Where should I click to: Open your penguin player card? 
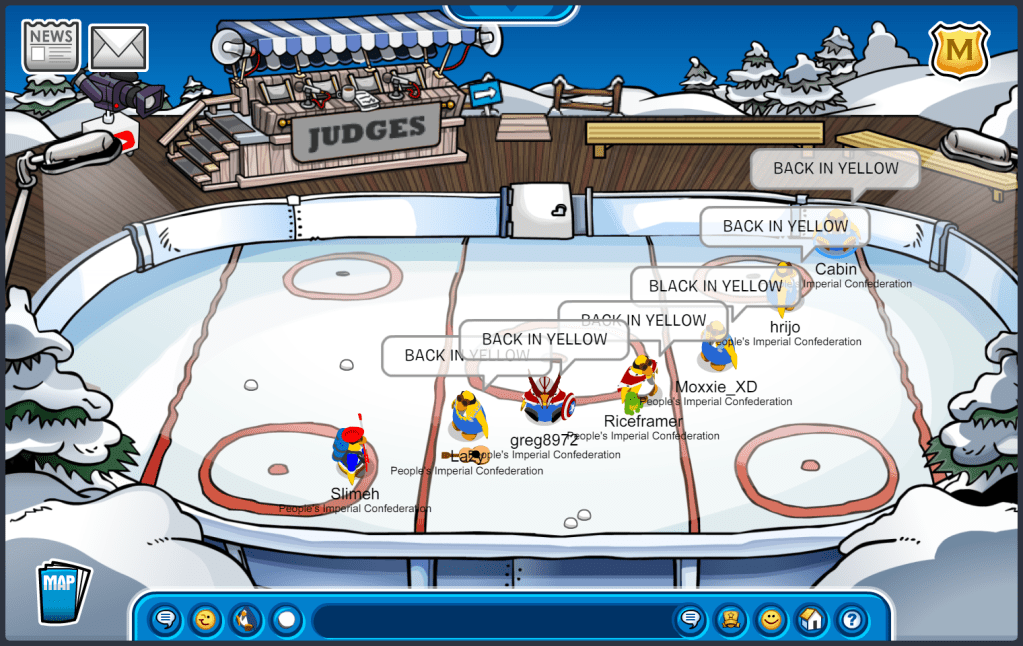click(x=730, y=620)
